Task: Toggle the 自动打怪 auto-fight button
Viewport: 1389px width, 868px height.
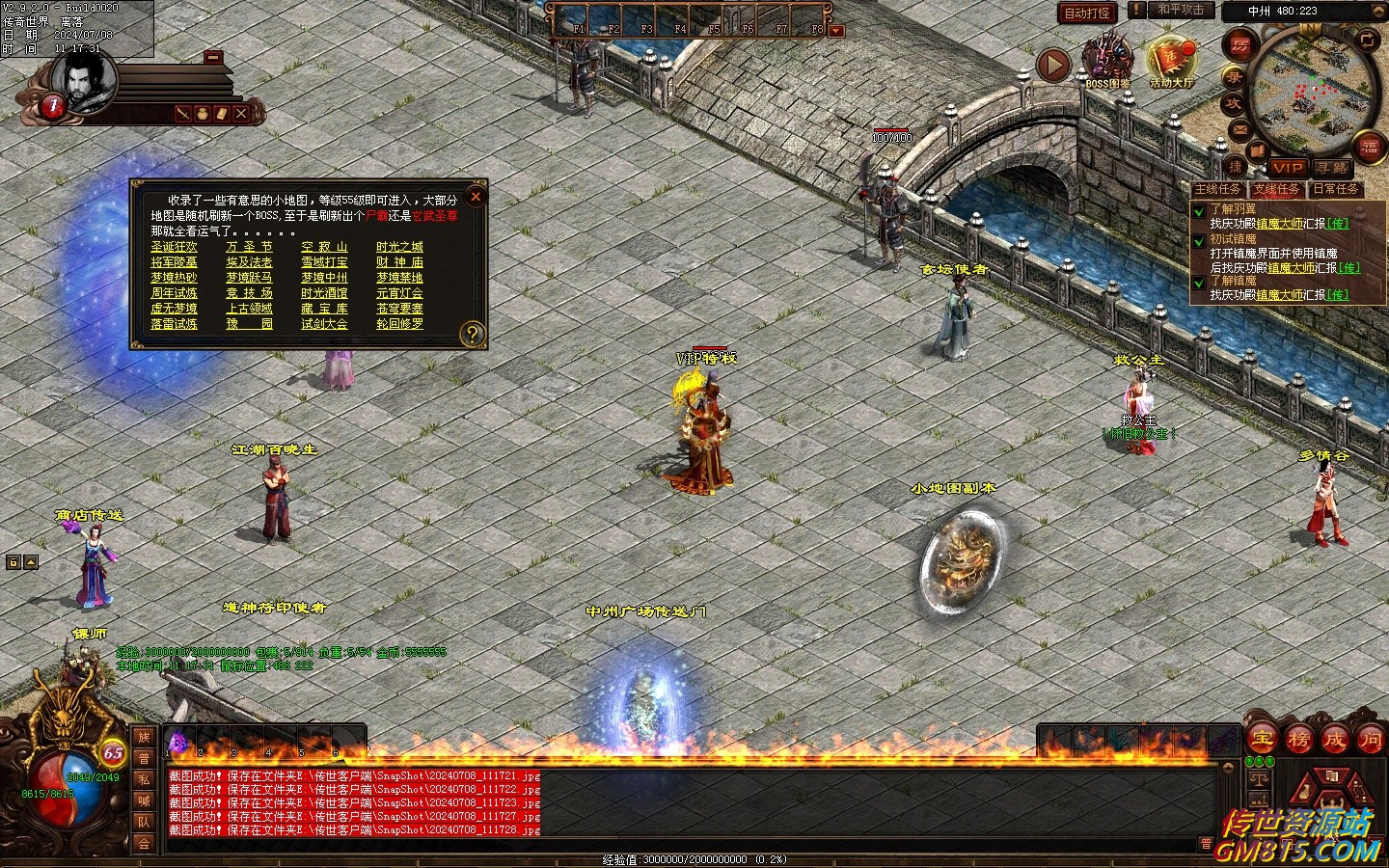Action: coord(1087,13)
